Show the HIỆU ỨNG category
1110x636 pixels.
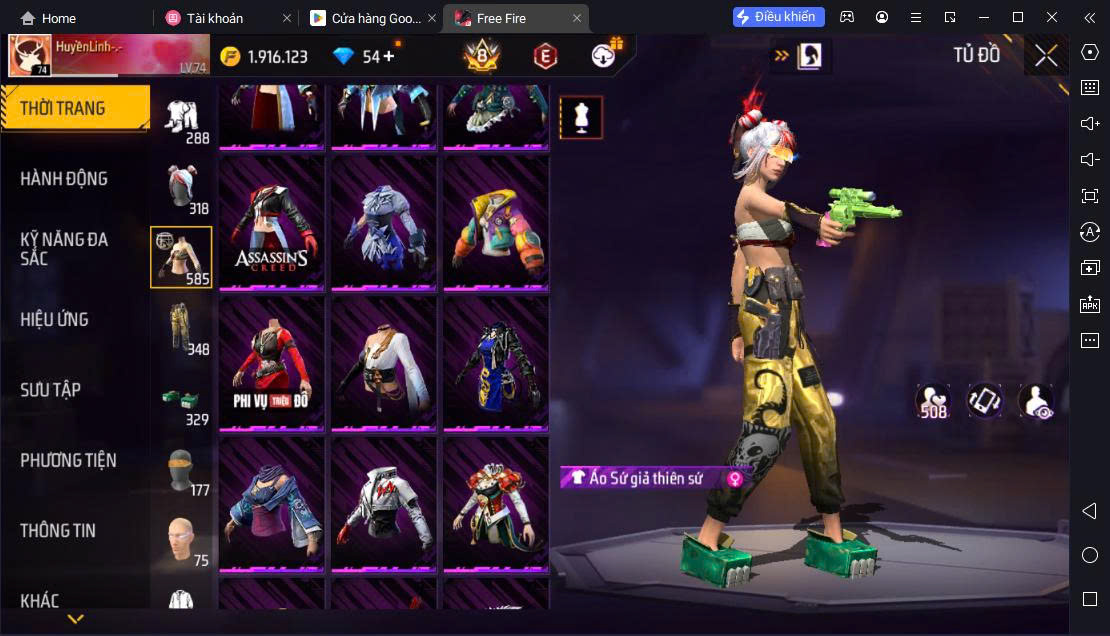pos(55,320)
